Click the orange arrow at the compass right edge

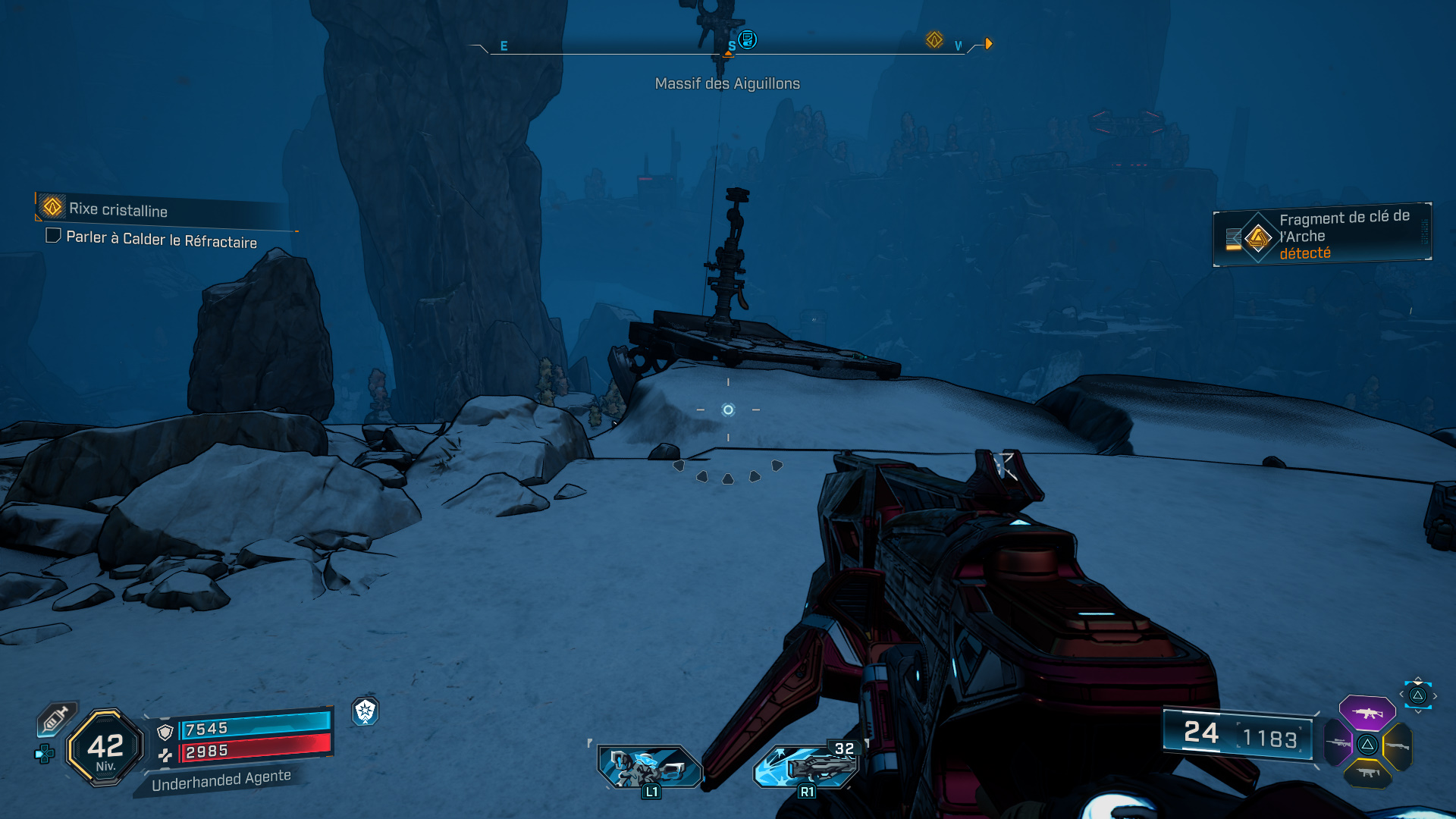point(987,44)
